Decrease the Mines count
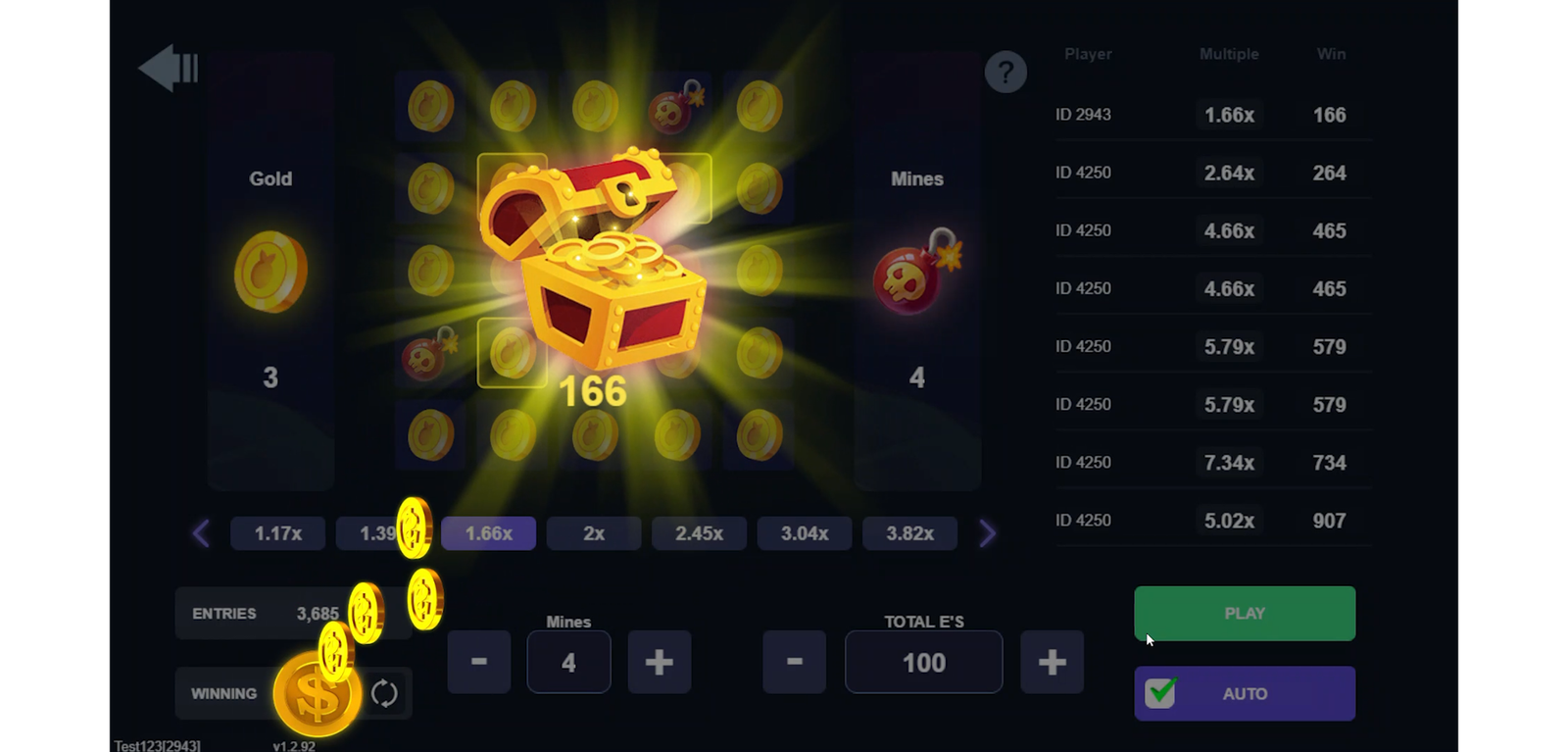 coord(479,662)
